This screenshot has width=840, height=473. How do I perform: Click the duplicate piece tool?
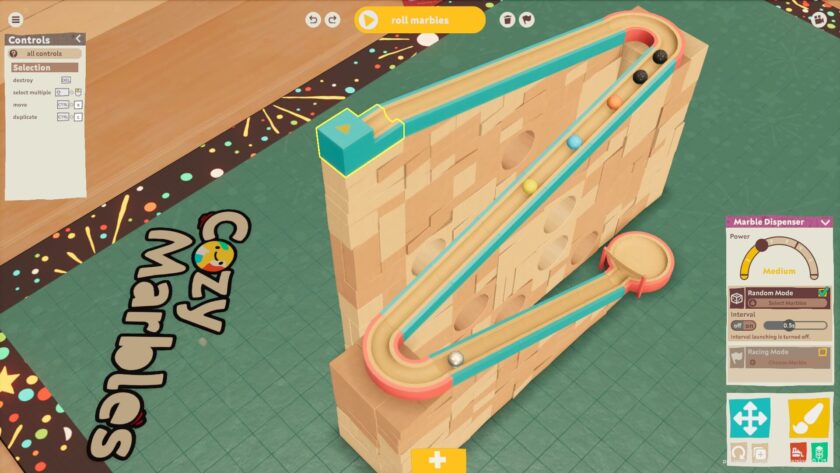[x=761, y=453]
